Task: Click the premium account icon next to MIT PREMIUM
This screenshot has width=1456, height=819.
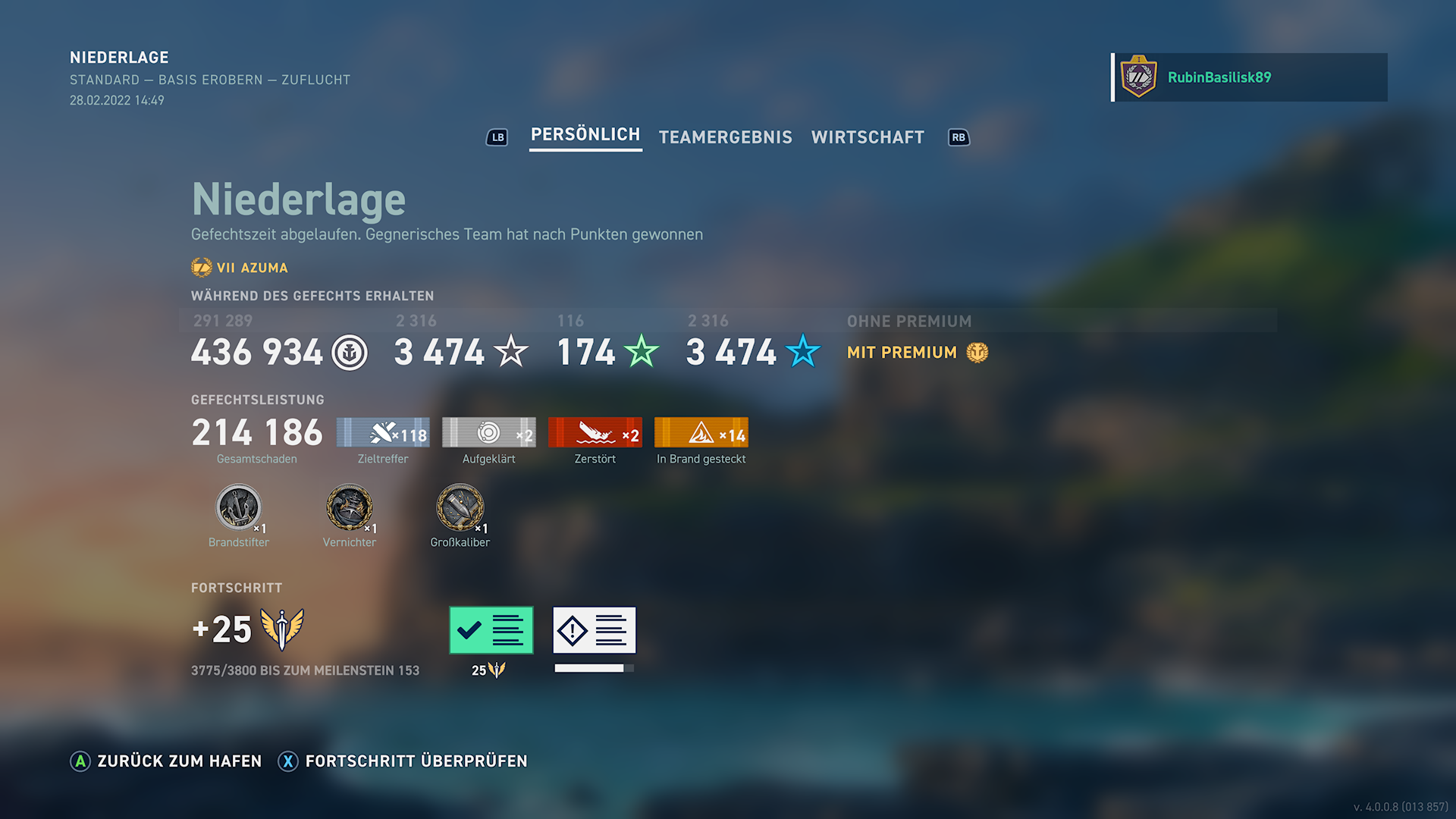Action: 977,352
